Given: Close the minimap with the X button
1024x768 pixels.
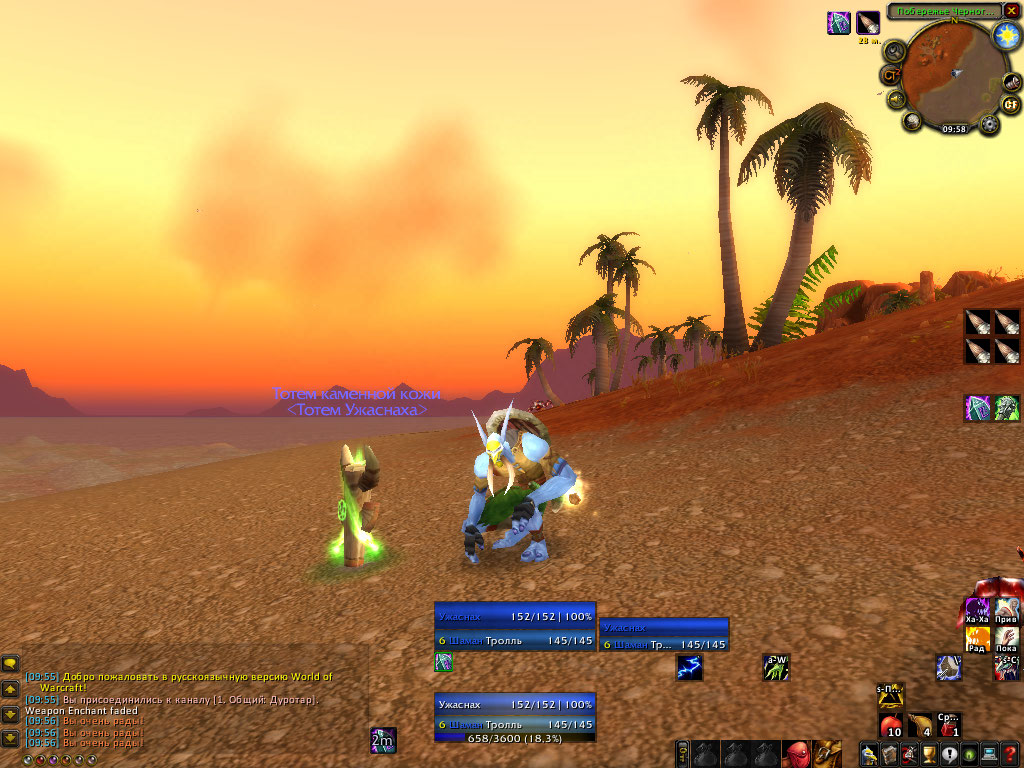Looking at the screenshot, I should pyautogui.click(x=1010, y=11).
